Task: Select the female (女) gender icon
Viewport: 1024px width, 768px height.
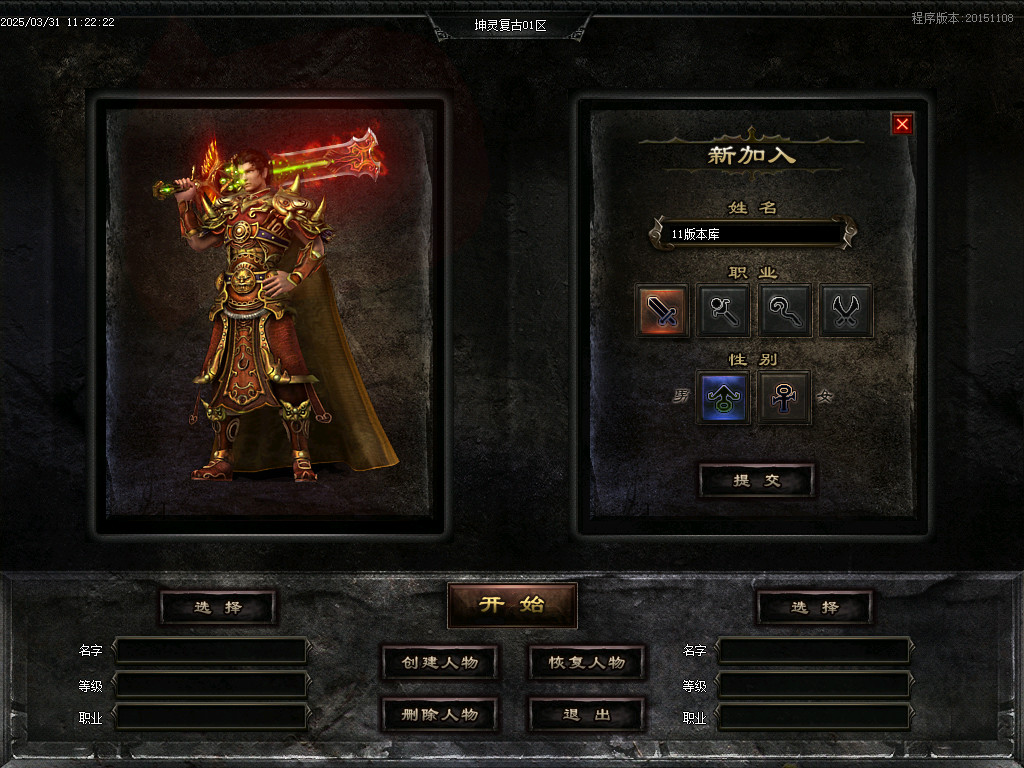Action: (784, 398)
